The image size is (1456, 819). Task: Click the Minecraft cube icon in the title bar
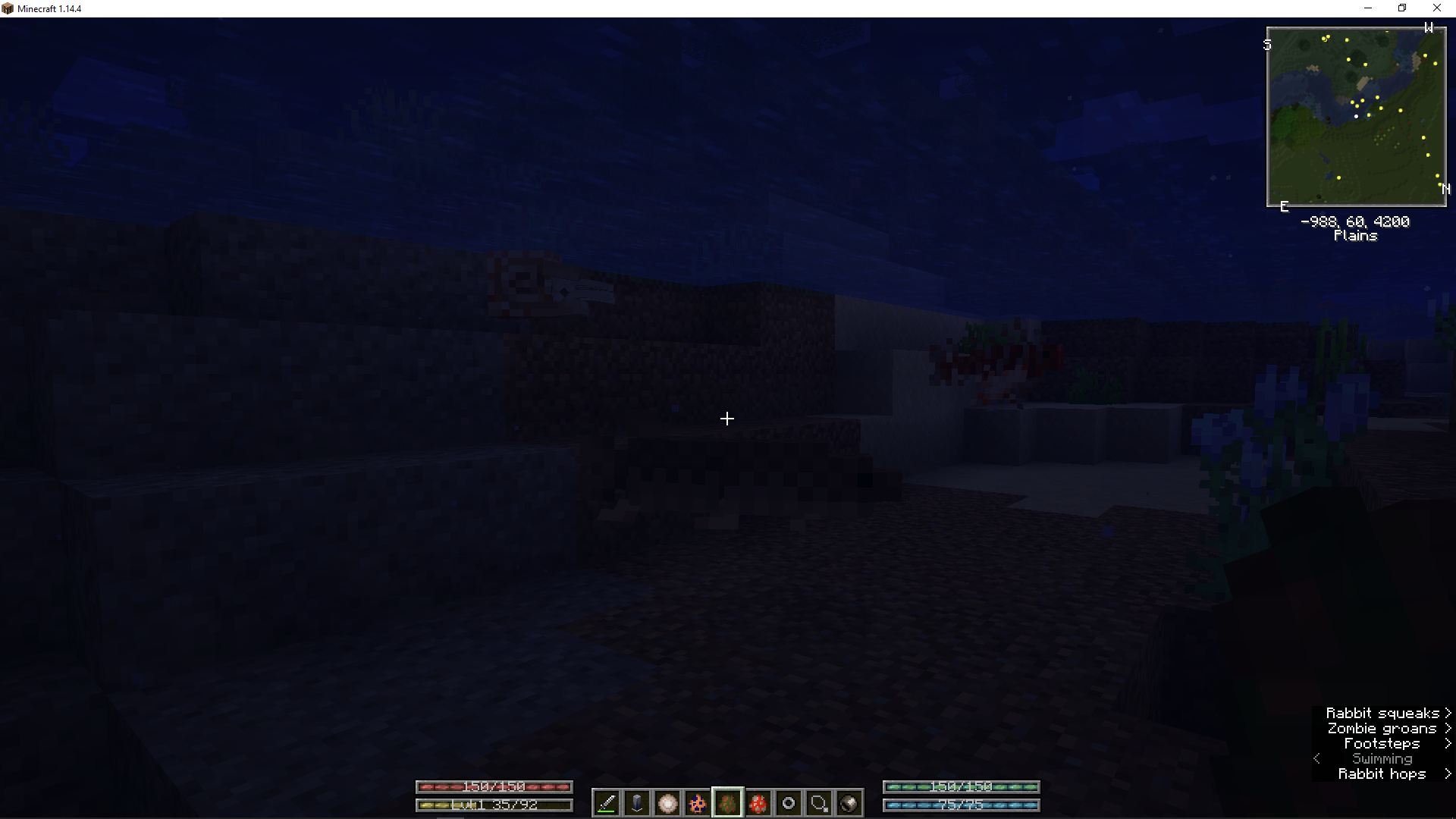8,8
